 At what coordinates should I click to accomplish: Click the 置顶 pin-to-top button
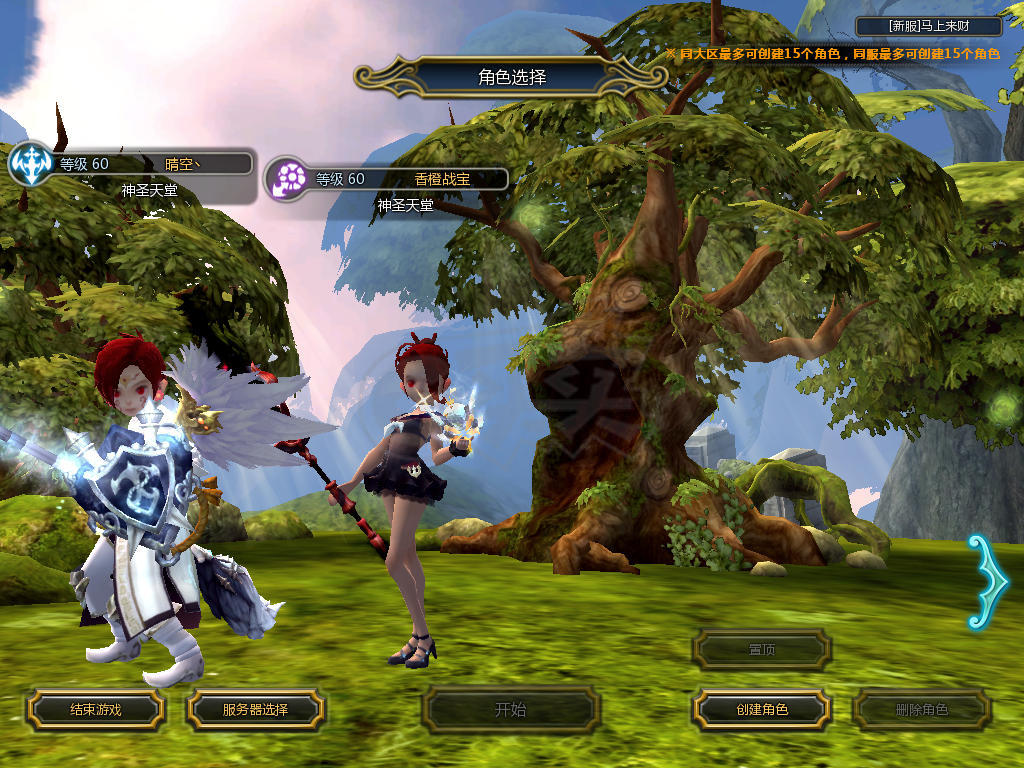pyautogui.click(x=762, y=650)
